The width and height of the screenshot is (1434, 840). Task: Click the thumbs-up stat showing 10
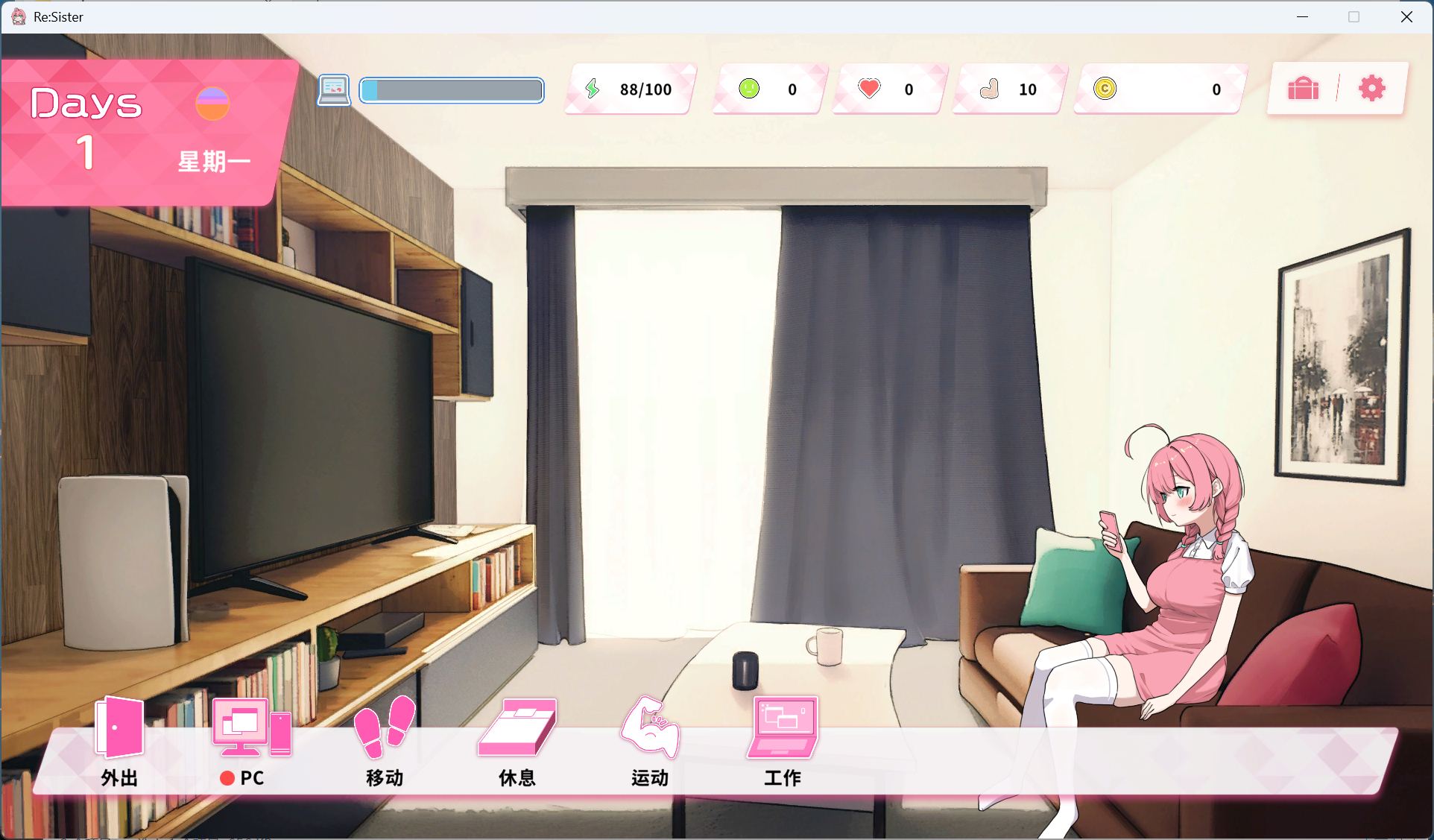[x=989, y=89]
